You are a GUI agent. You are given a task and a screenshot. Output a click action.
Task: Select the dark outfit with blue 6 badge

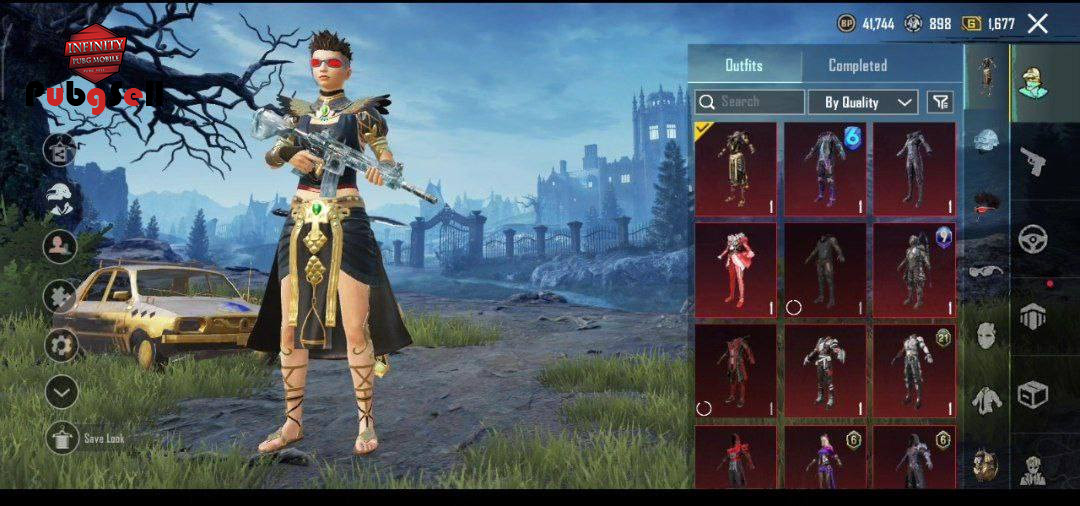tap(825, 169)
